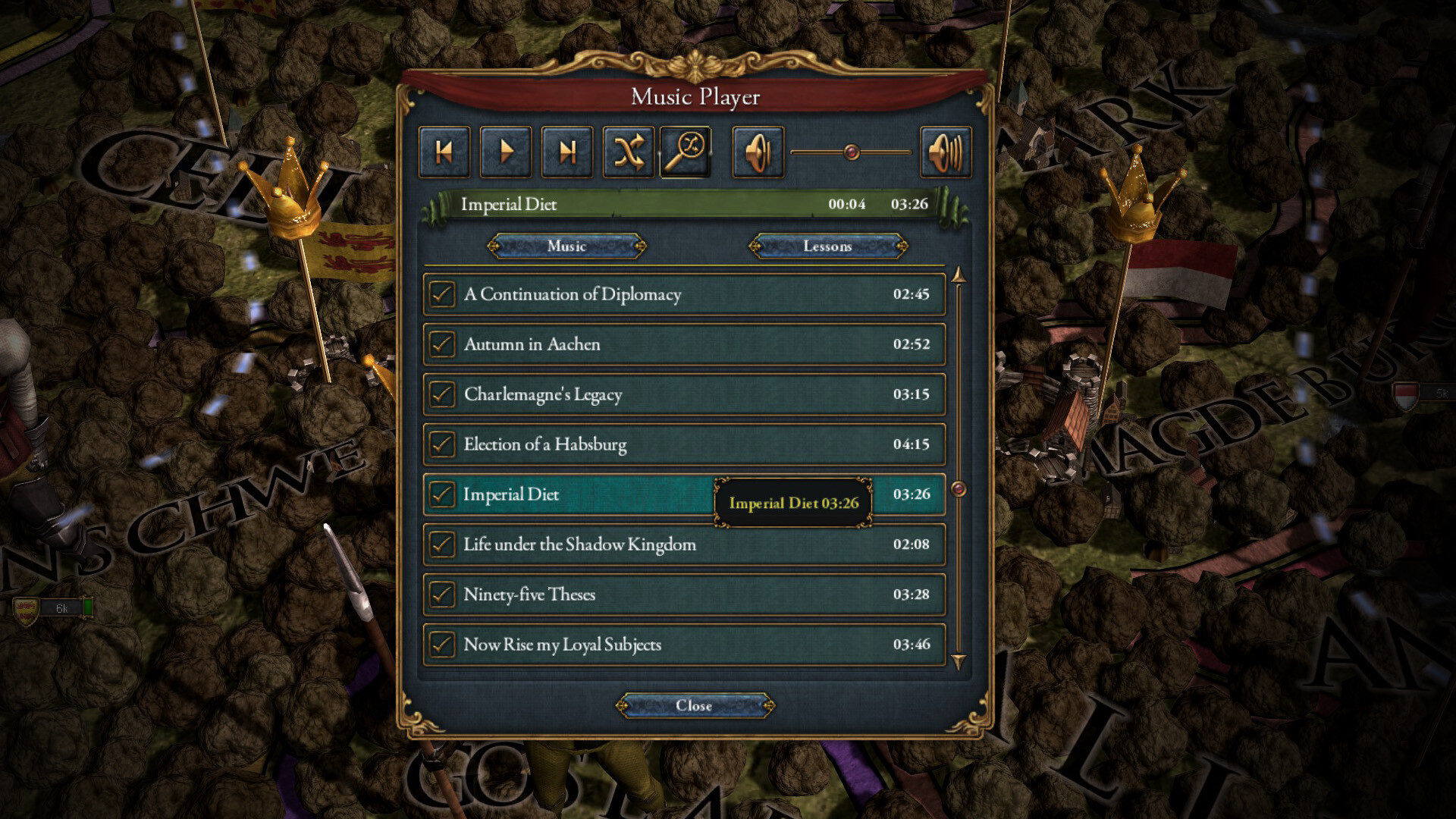Viewport: 1456px width, 819px height.
Task: Uncheck the Imperial Diet track
Action: click(x=441, y=494)
